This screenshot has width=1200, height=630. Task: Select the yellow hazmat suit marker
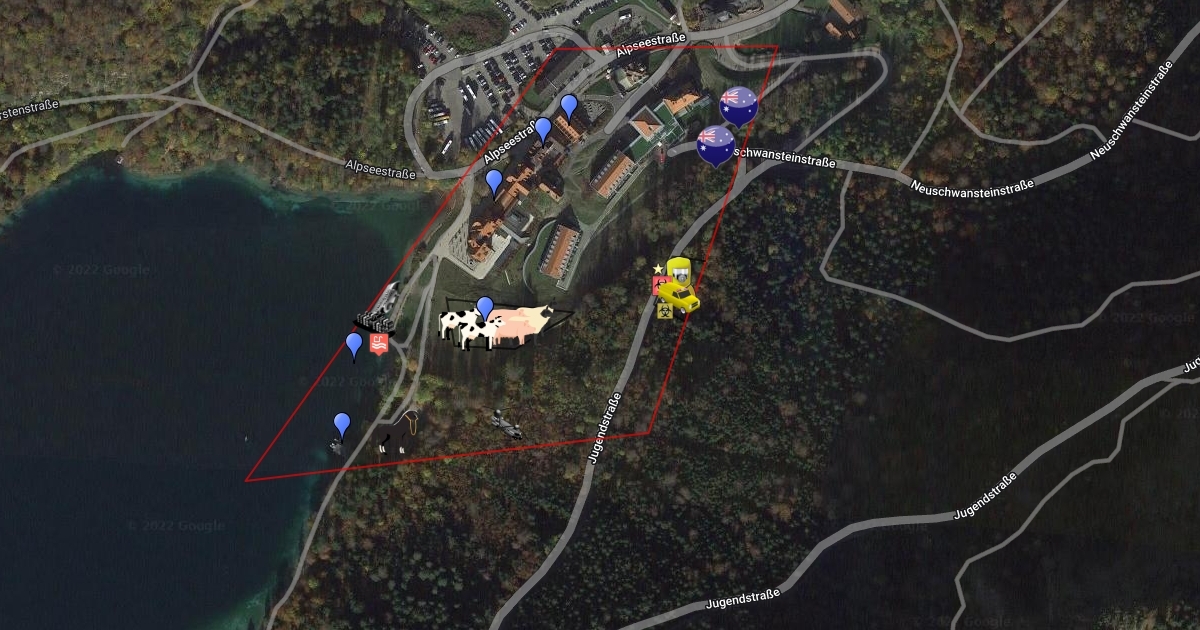(x=679, y=270)
